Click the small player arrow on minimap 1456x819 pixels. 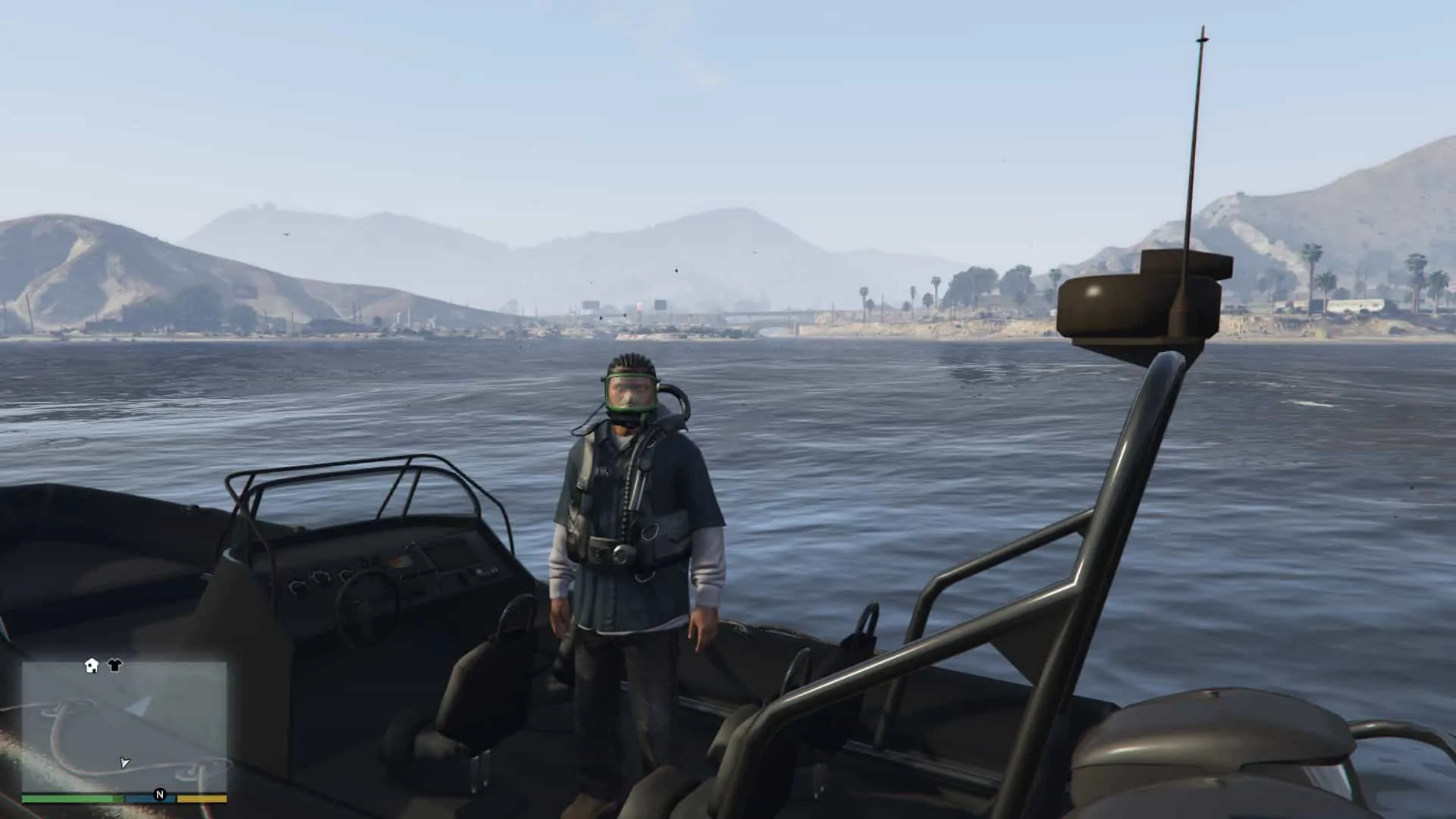[125, 763]
